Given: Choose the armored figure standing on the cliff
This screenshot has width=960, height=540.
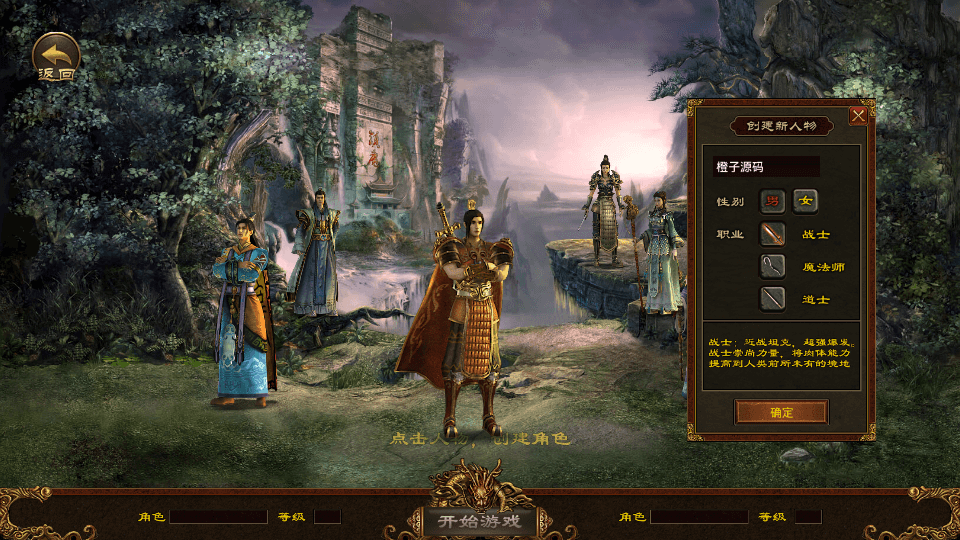Looking at the screenshot, I should pyautogui.click(x=605, y=212).
